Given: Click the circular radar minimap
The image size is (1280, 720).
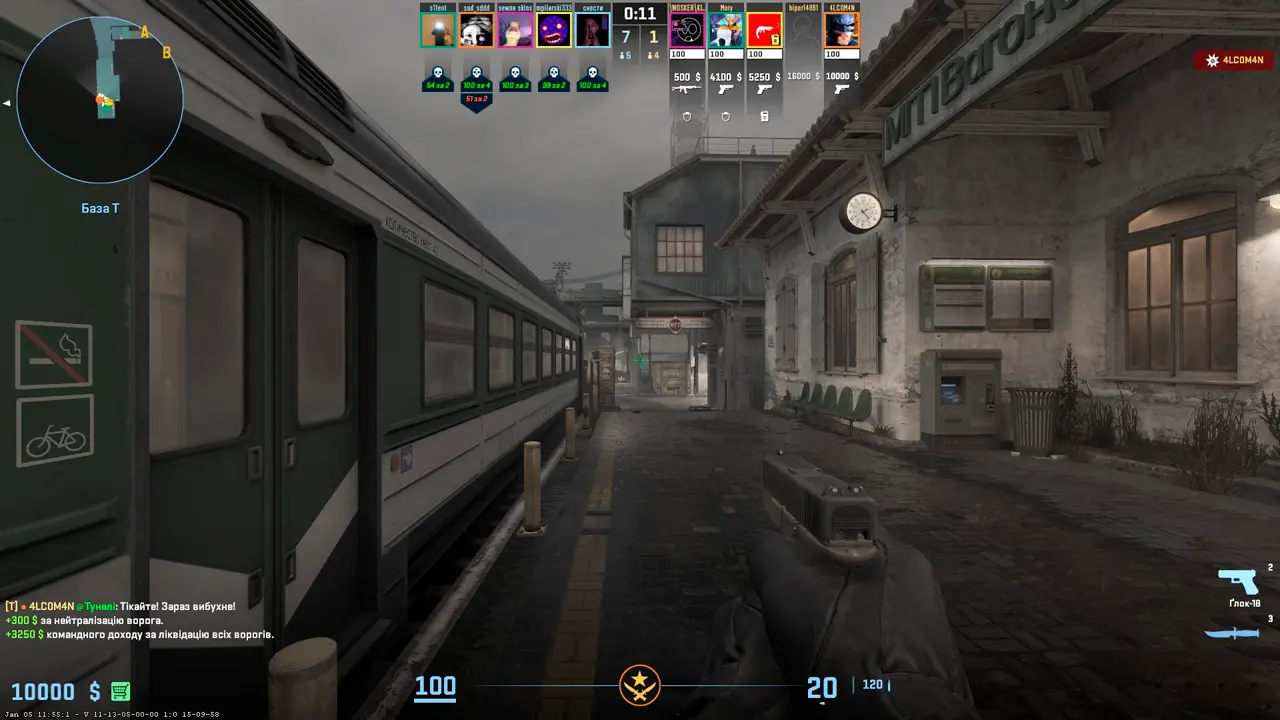Looking at the screenshot, I should point(100,100).
